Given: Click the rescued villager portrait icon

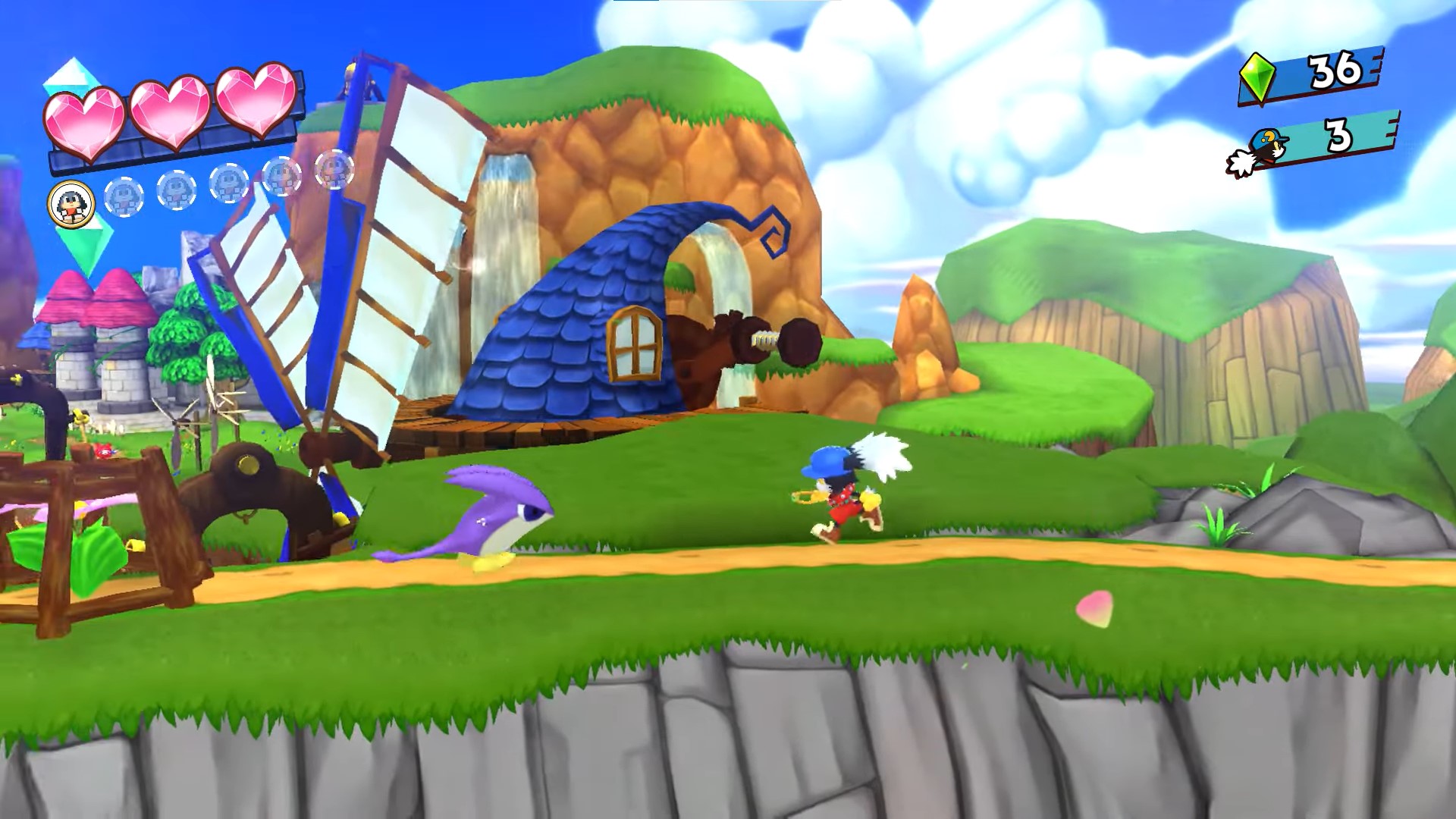Looking at the screenshot, I should (x=71, y=203).
